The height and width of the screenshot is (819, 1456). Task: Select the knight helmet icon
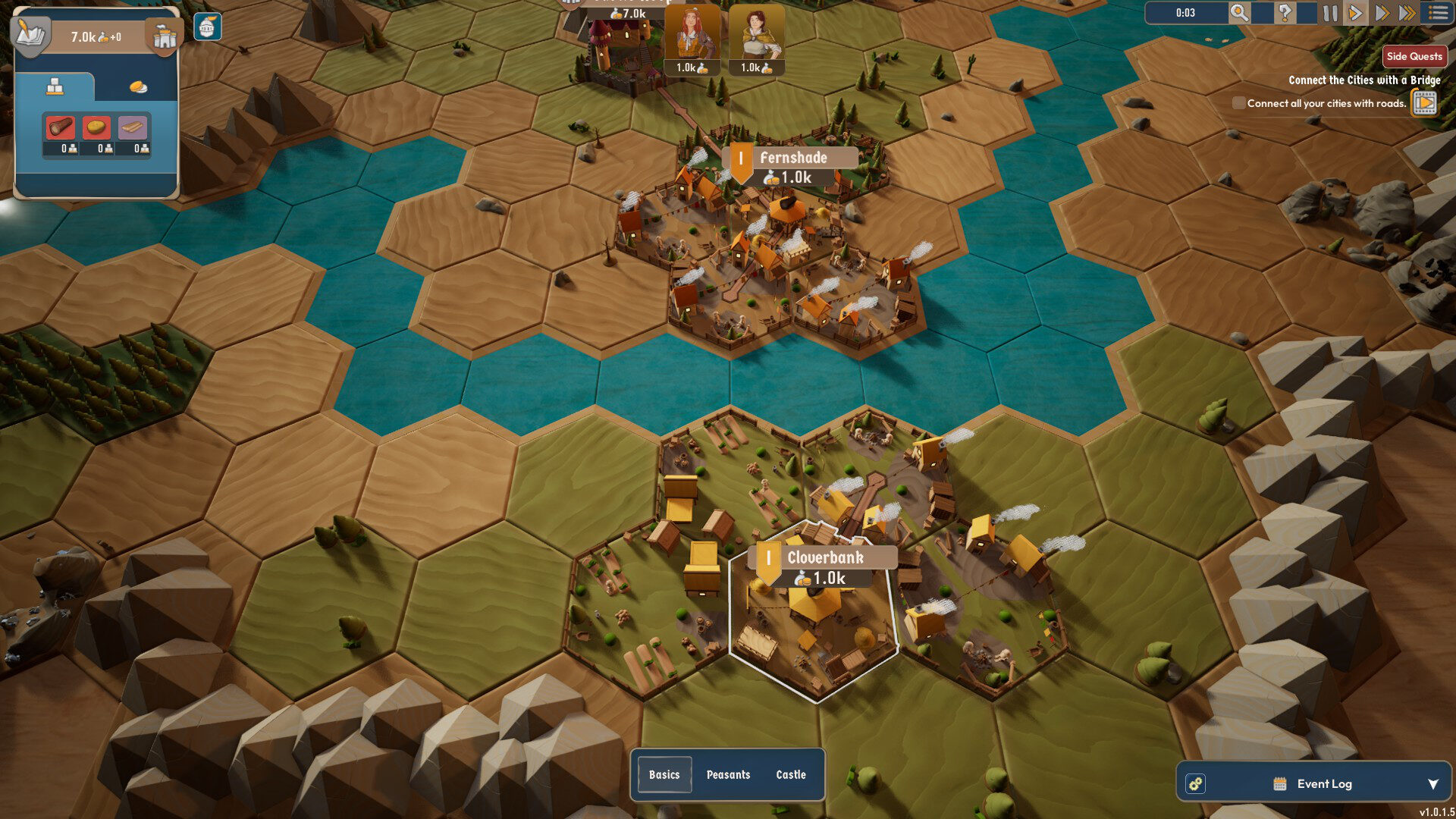208,27
